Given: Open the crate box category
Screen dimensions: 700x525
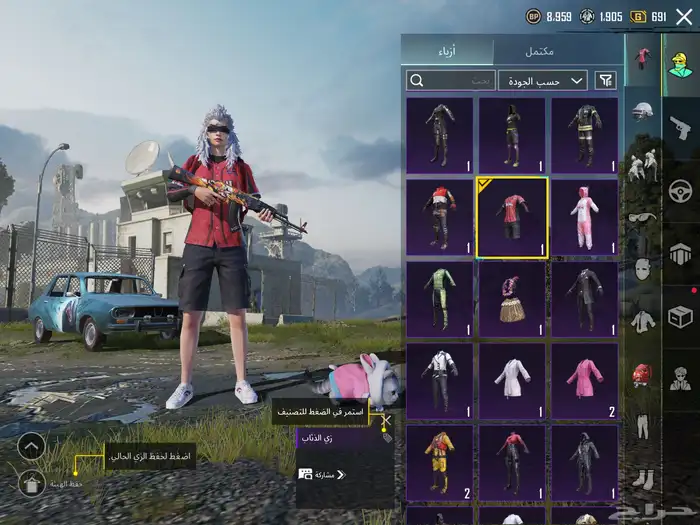Looking at the screenshot, I should click(681, 316).
